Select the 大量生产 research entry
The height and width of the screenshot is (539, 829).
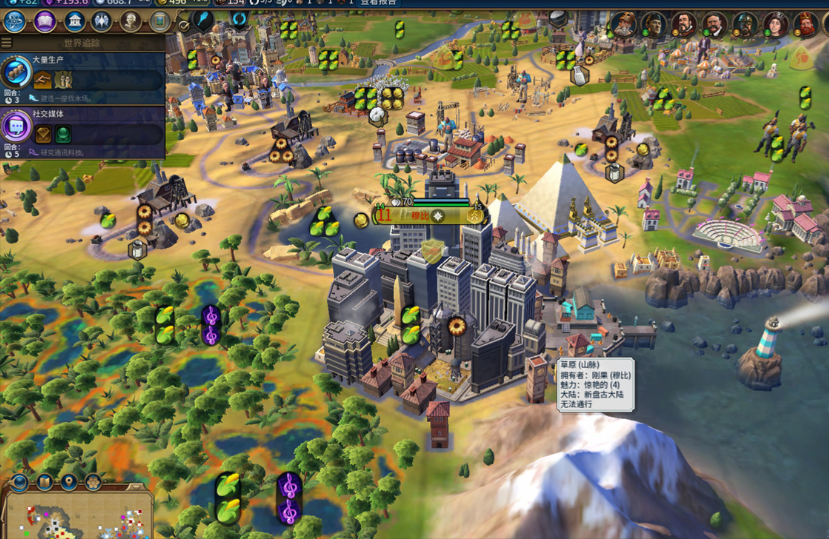click(x=82, y=75)
